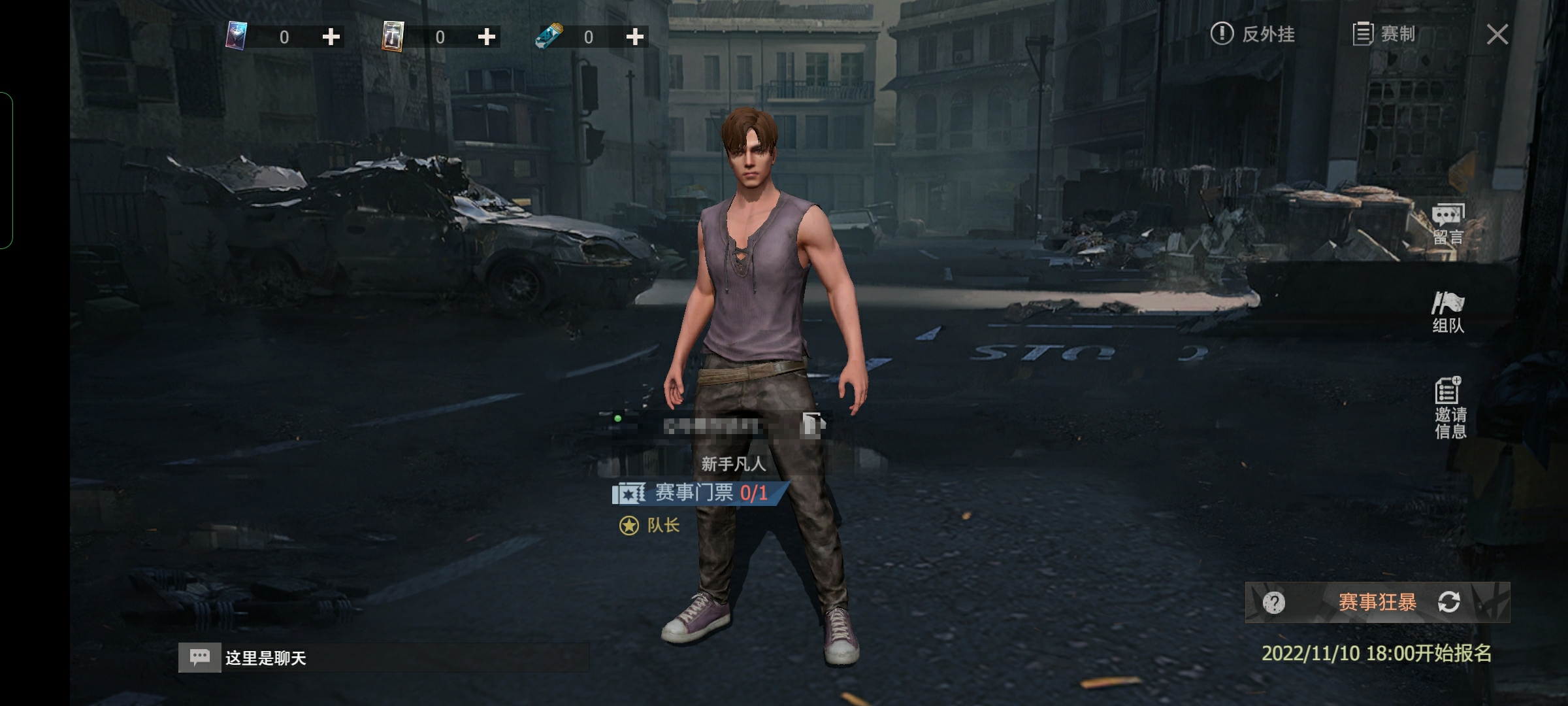Add more blue ticket currency
The image size is (1568, 706).
635,37
